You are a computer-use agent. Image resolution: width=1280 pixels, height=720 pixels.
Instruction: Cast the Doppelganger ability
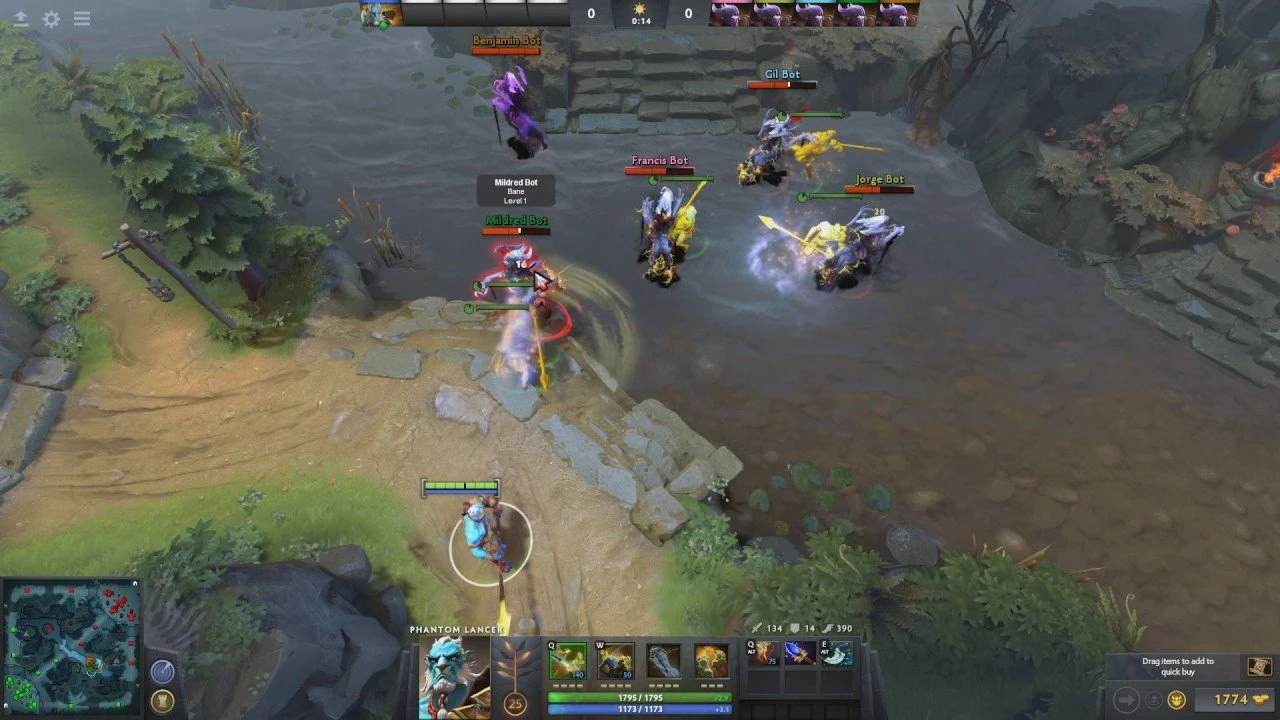615,661
